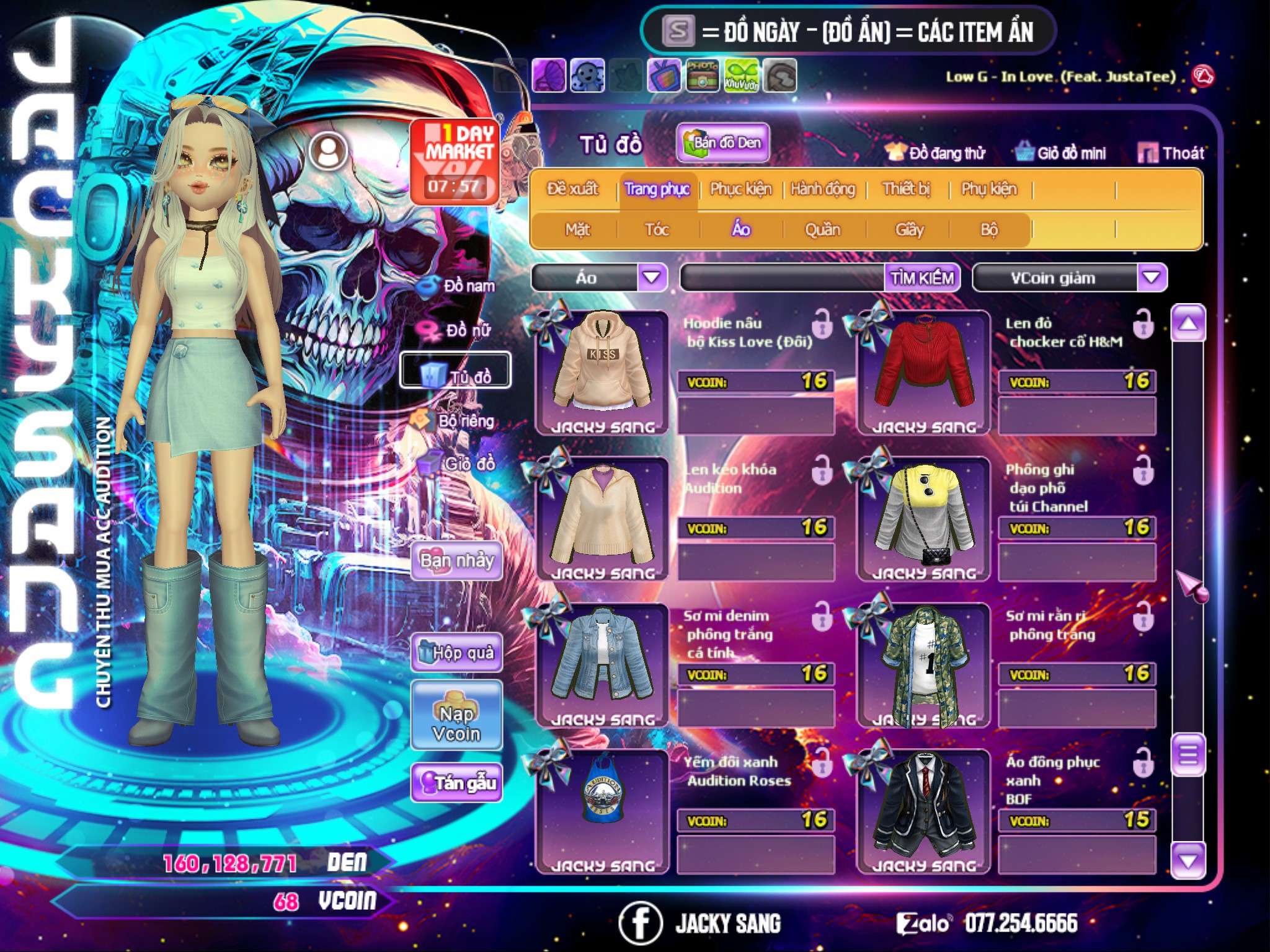
Task: Switch to the Phục kiện tab
Action: pyautogui.click(x=740, y=189)
